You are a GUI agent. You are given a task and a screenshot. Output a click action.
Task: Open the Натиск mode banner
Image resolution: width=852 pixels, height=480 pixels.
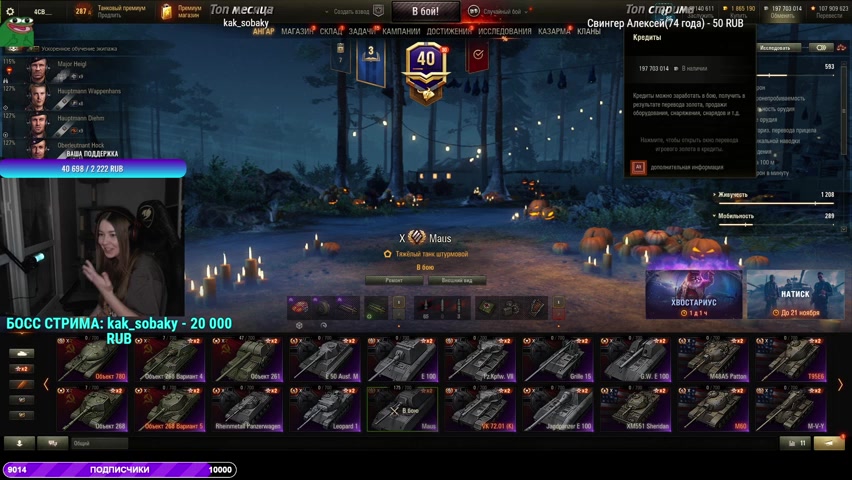(795, 294)
